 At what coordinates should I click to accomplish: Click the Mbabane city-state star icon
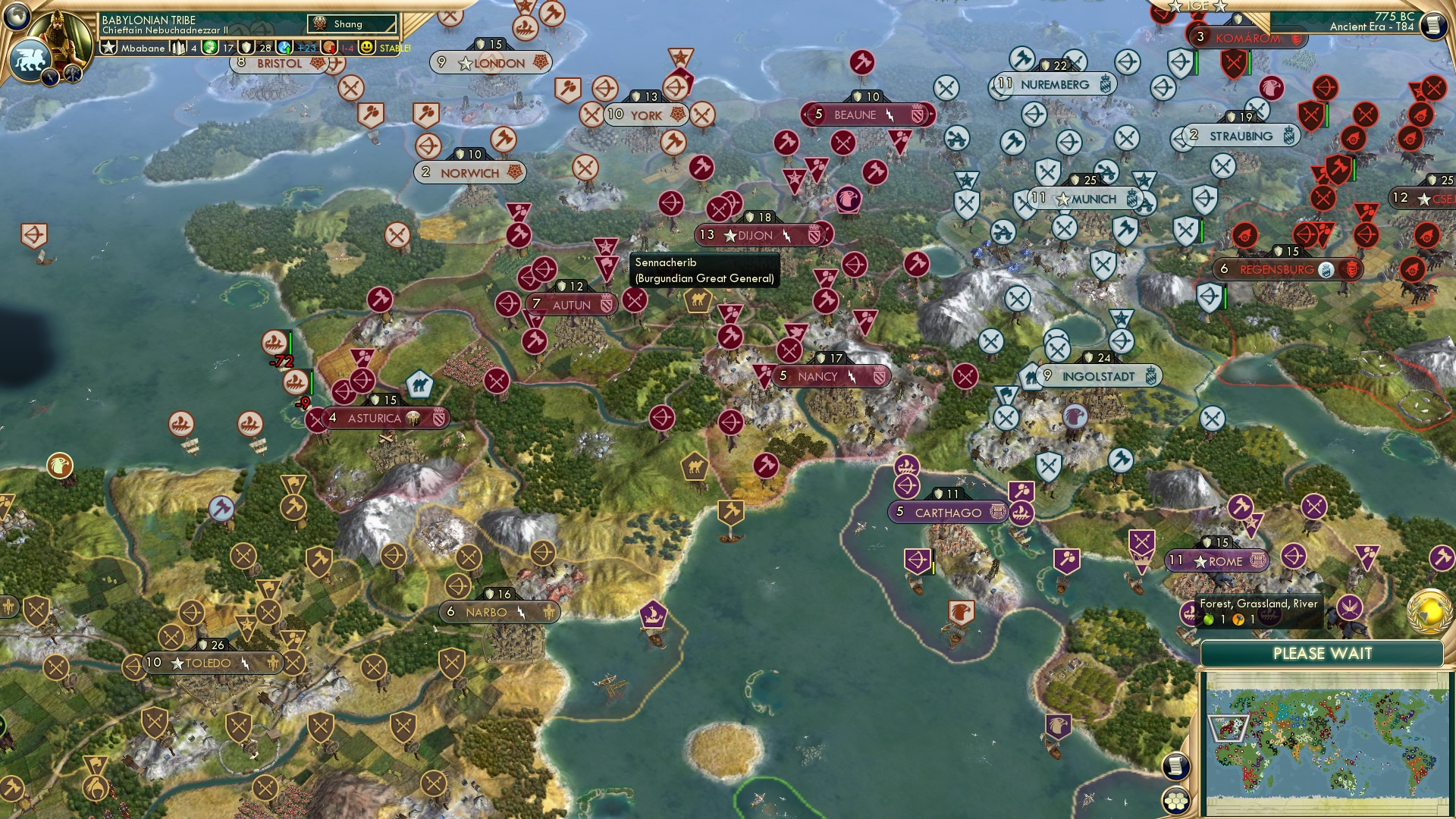pos(110,47)
